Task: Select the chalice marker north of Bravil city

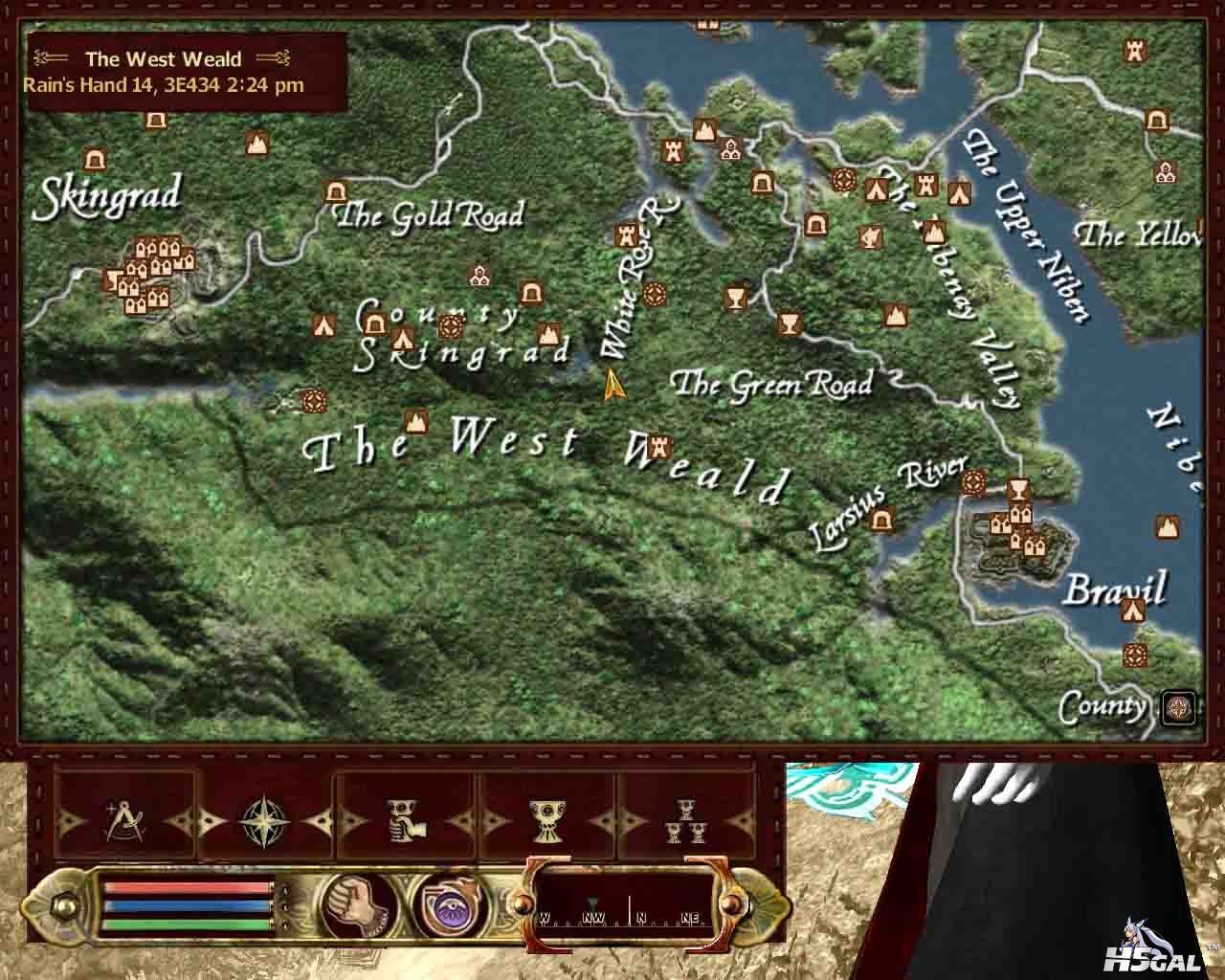Action: pyautogui.click(x=1018, y=490)
